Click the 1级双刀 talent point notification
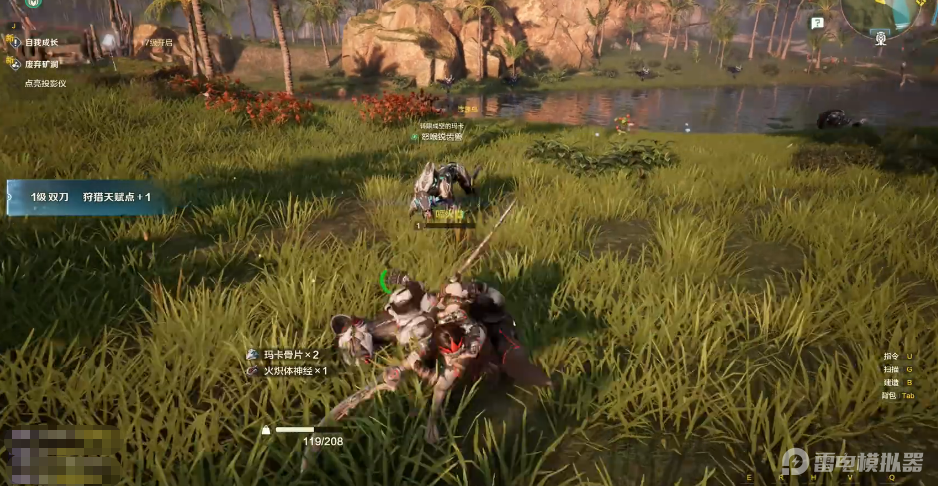Image resolution: width=938 pixels, height=486 pixels. 88,197
